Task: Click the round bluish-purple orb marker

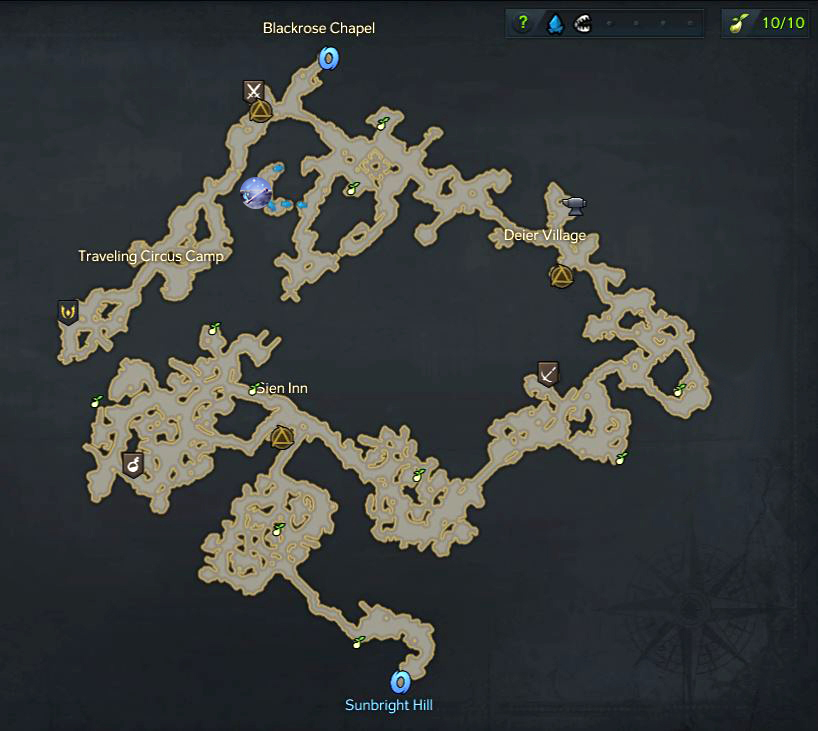Action: [x=256, y=192]
